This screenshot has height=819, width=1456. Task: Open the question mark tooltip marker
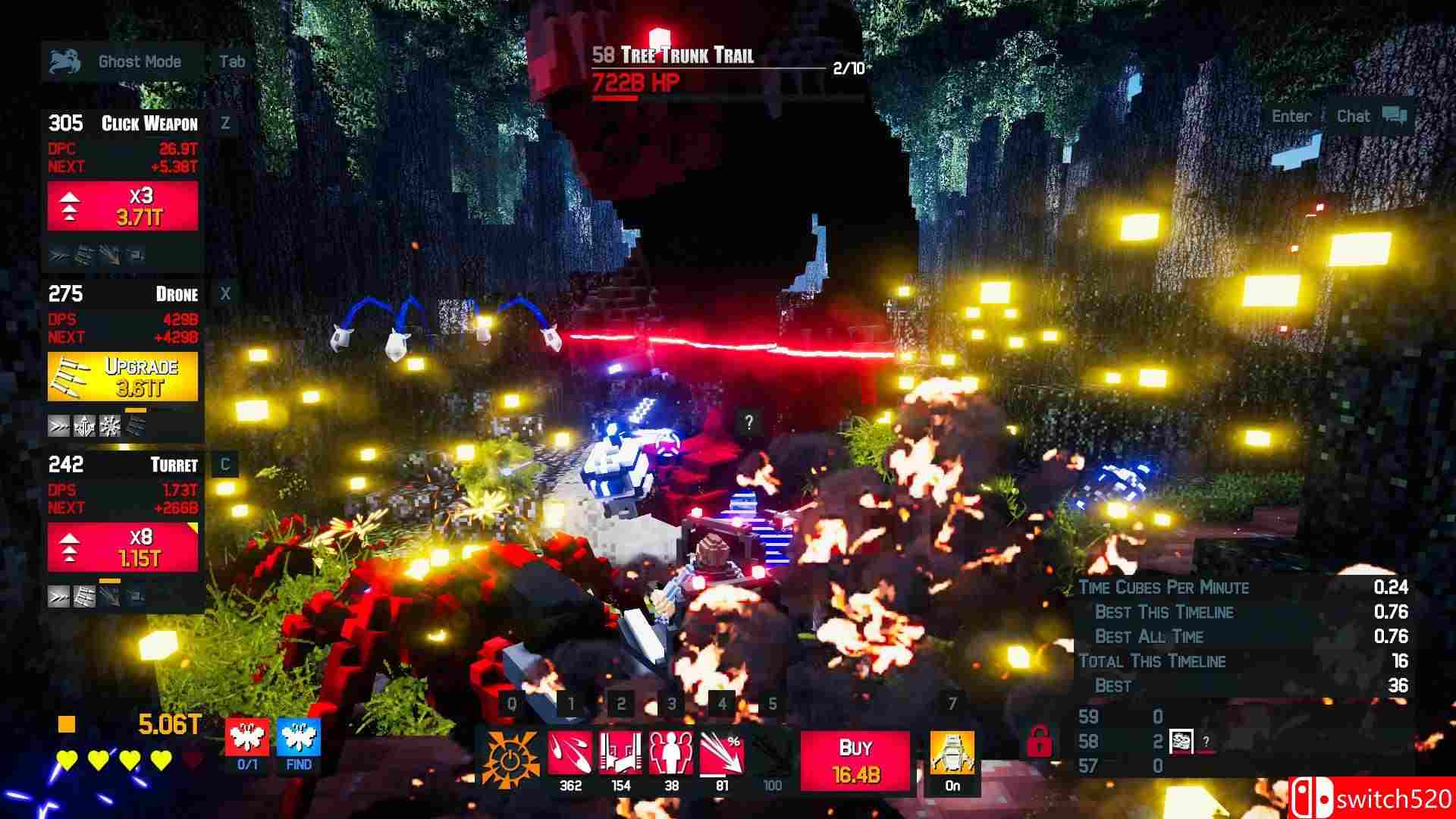coord(748,423)
